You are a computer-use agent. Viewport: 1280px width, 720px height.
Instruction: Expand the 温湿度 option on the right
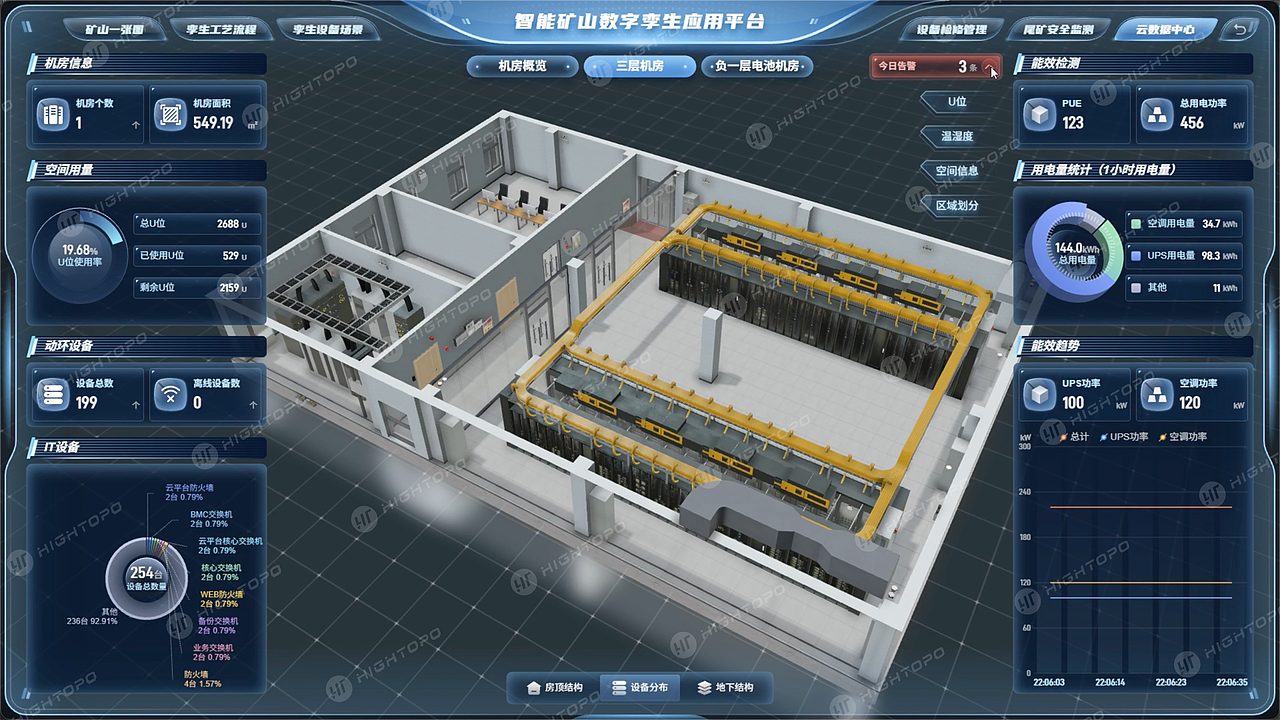[957, 136]
